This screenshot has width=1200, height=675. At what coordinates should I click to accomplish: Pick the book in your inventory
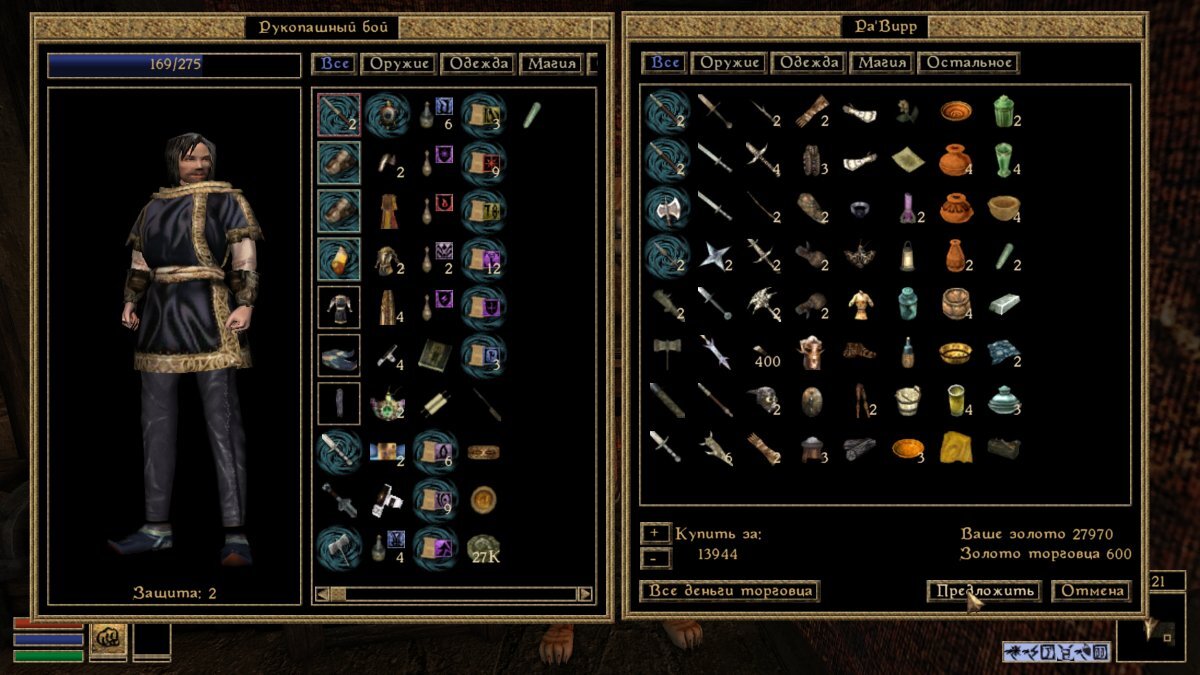pyautogui.click(x=436, y=353)
